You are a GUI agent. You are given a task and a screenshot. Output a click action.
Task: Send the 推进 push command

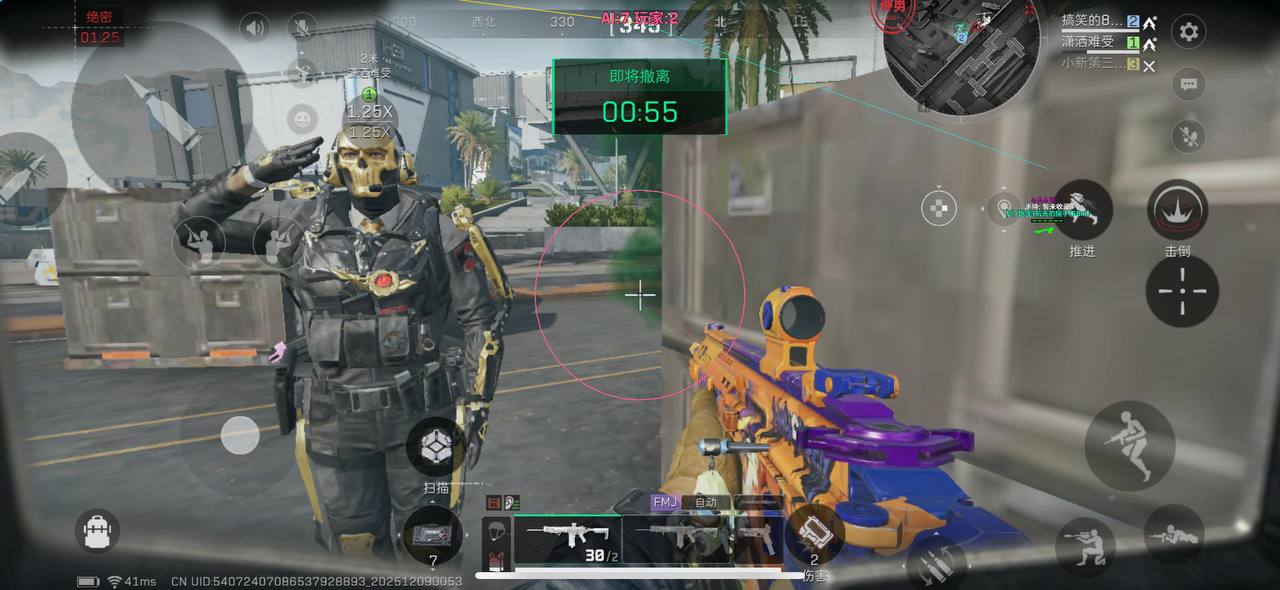pyautogui.click(x=1083, y=209)
